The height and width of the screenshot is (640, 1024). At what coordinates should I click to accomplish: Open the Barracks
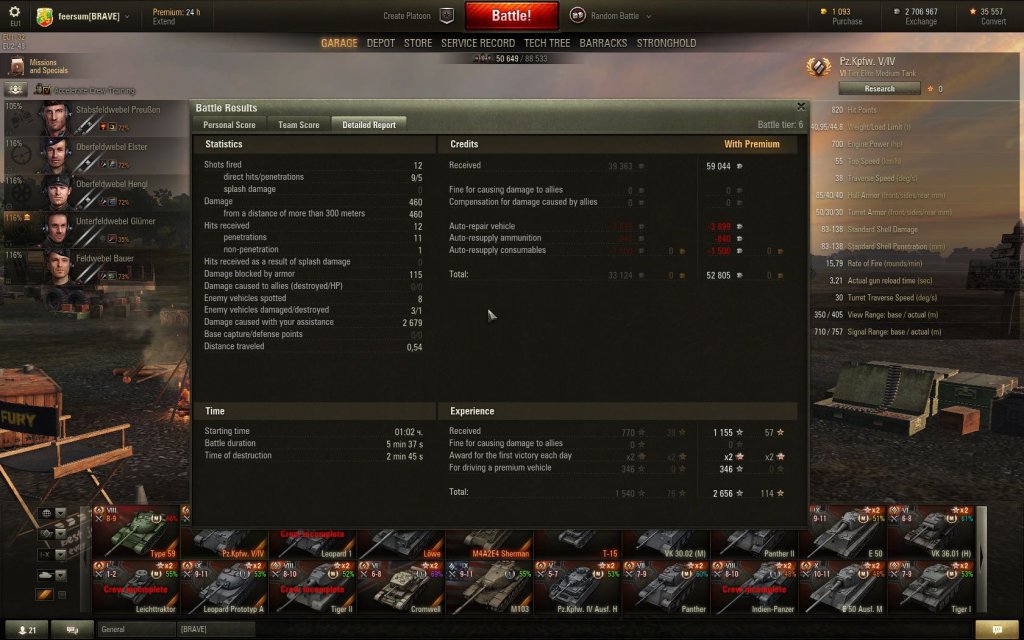point(603,43)
